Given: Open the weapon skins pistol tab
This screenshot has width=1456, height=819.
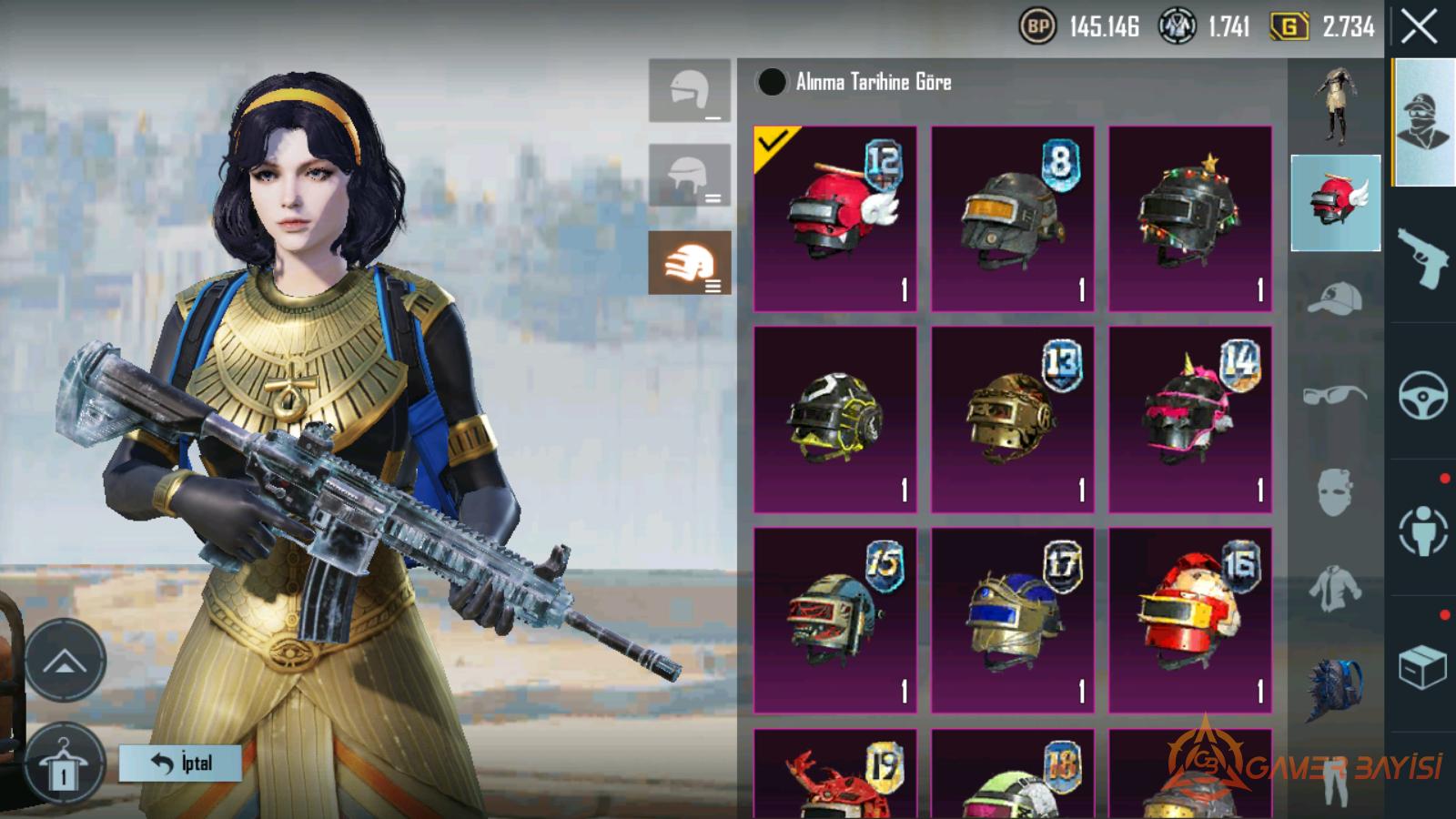Looking at the screenshot, I should pyautogui.click(x=1421, y=256).
